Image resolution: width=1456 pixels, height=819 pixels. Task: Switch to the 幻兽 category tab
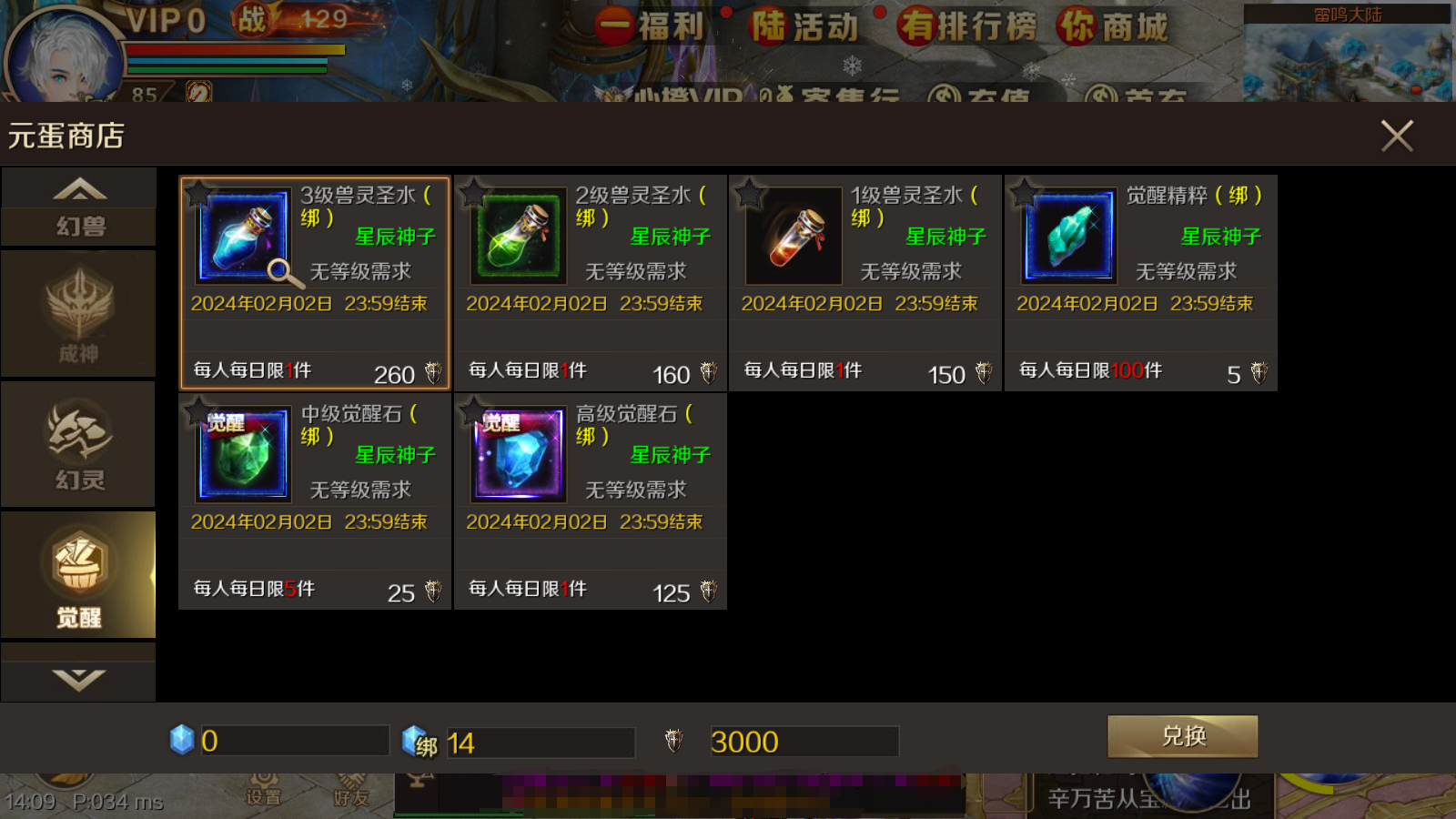point(79,225)
